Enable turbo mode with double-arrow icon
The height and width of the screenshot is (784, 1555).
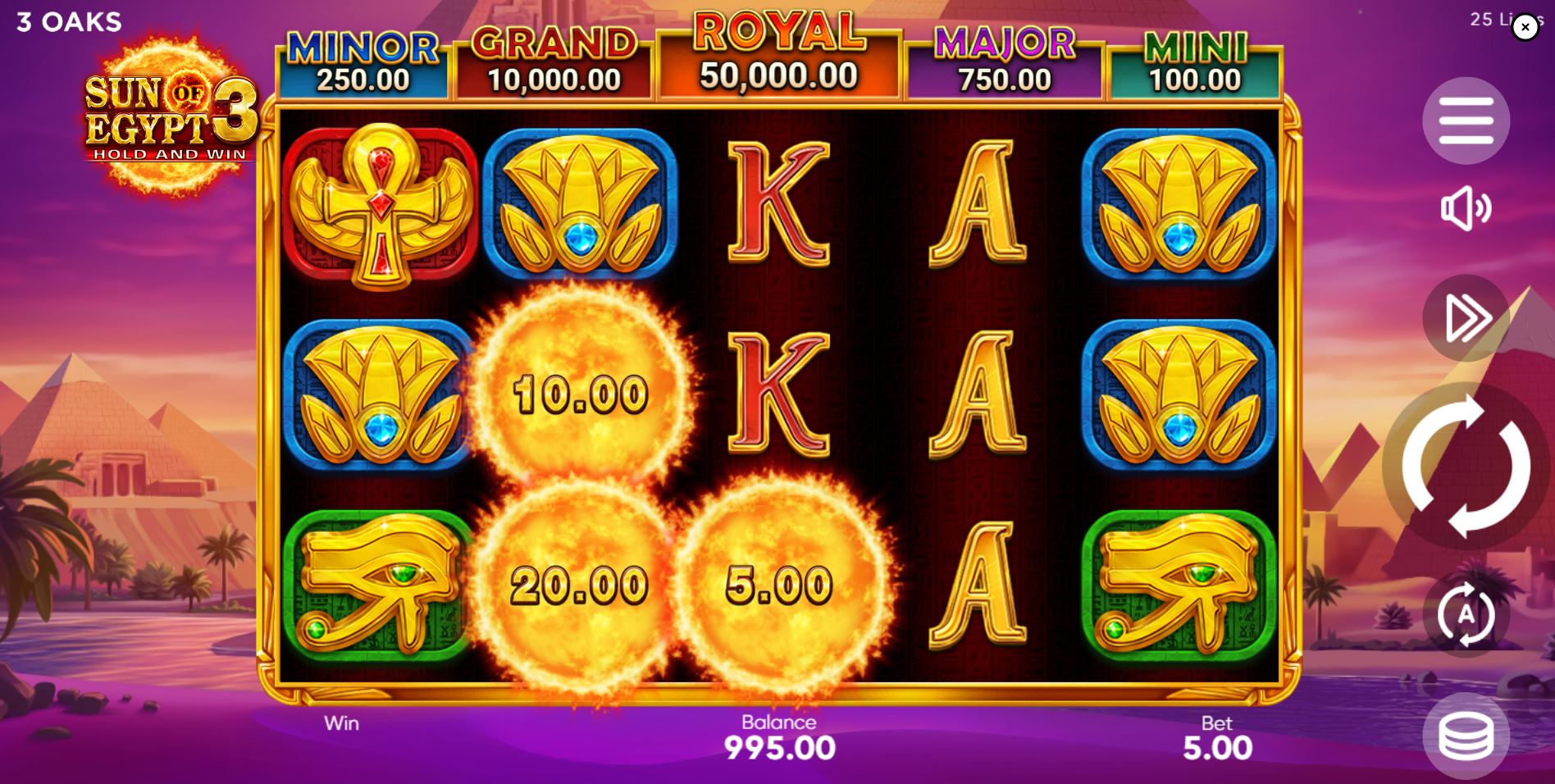(1466, 320)
